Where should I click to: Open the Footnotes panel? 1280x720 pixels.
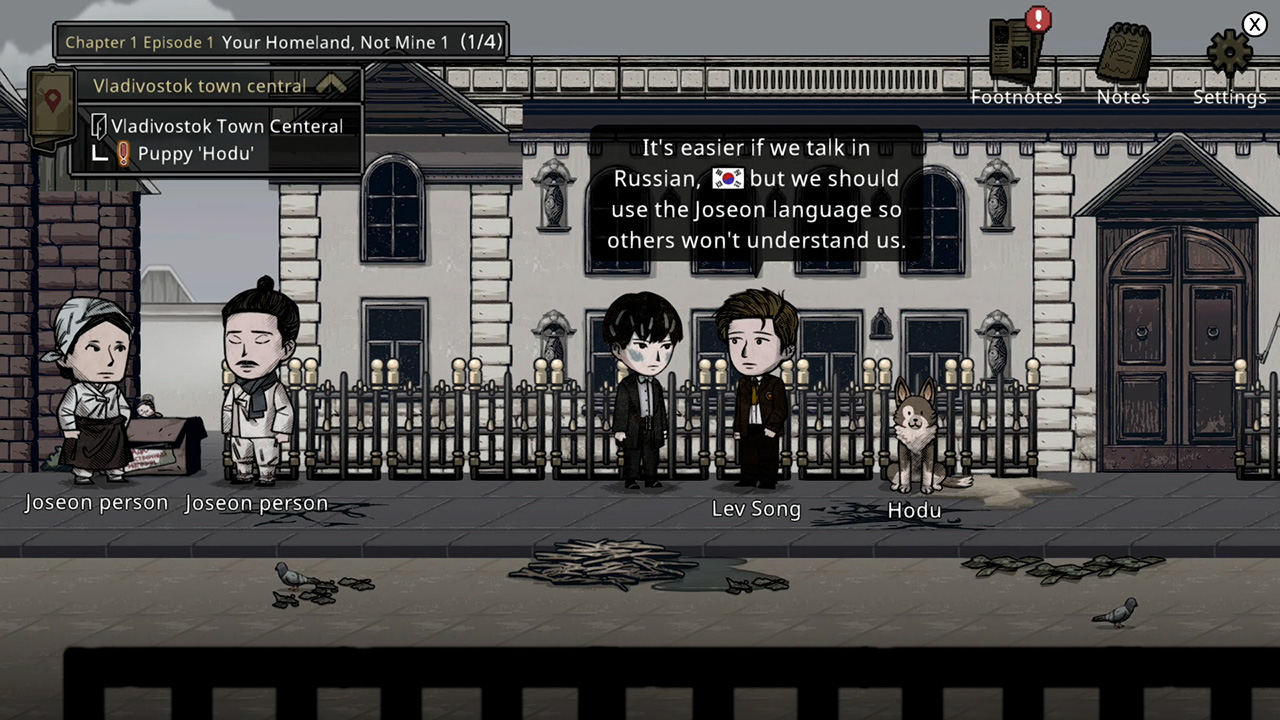(x=1016, y=55)
